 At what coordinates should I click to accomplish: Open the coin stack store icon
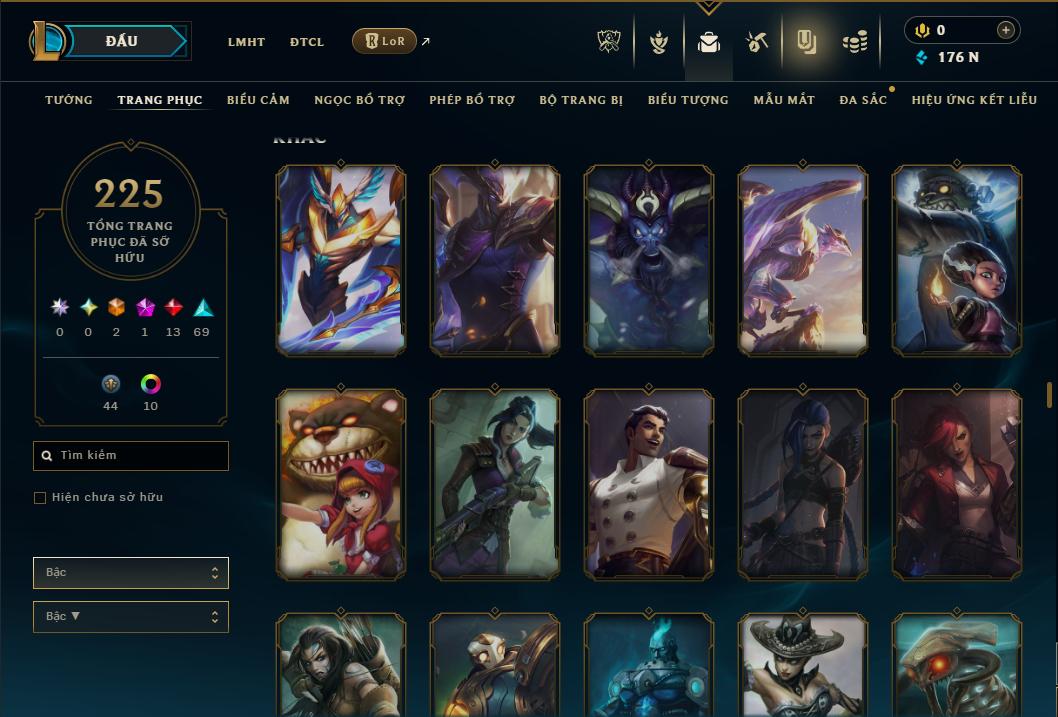pyautogui.click(x=854, y=42)
